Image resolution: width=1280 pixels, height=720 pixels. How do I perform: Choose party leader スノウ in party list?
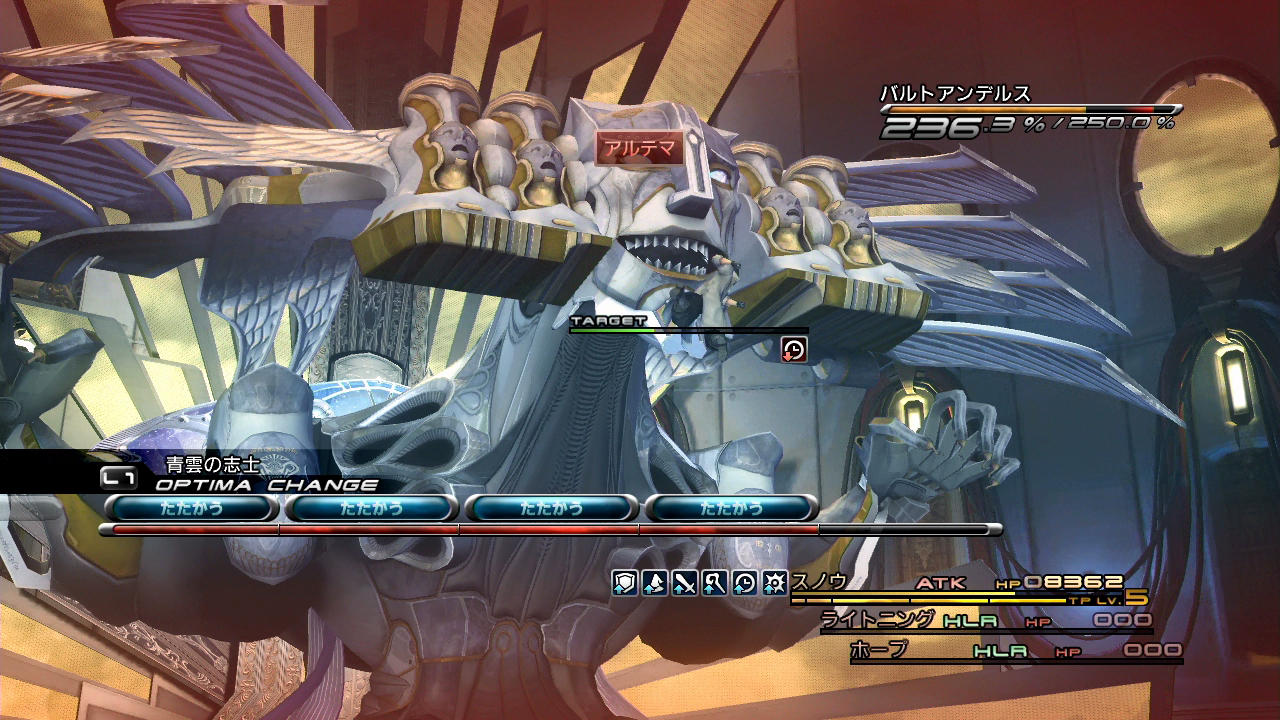pos(820,581)
